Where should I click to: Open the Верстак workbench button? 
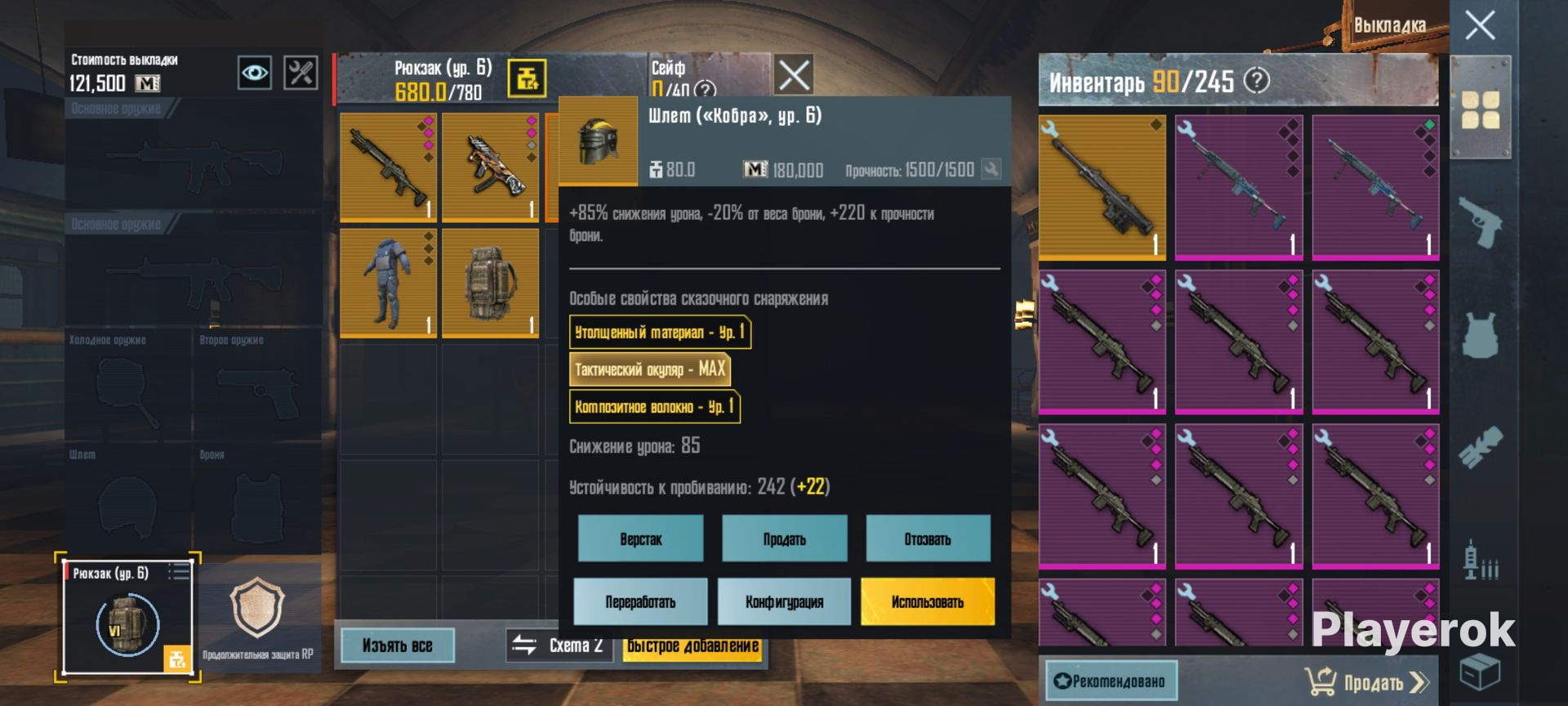pyautogui.click(x=640, y=538)
